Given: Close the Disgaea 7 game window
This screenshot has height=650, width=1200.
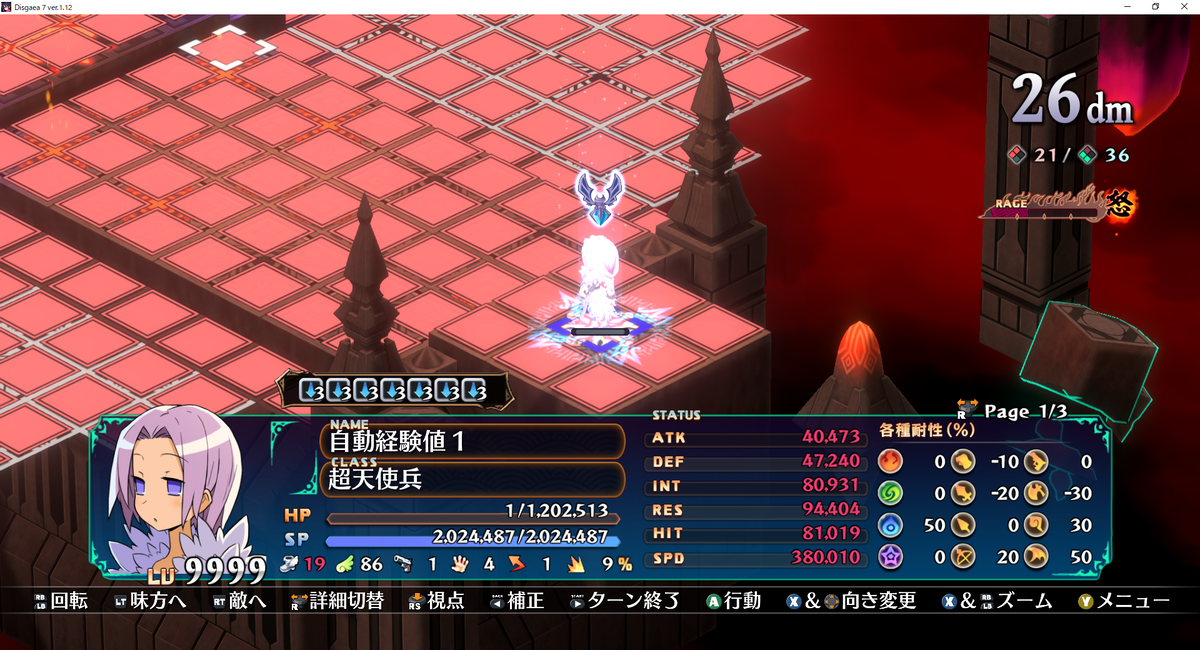Looking at the screenshot, I should tap(1184, 6).
